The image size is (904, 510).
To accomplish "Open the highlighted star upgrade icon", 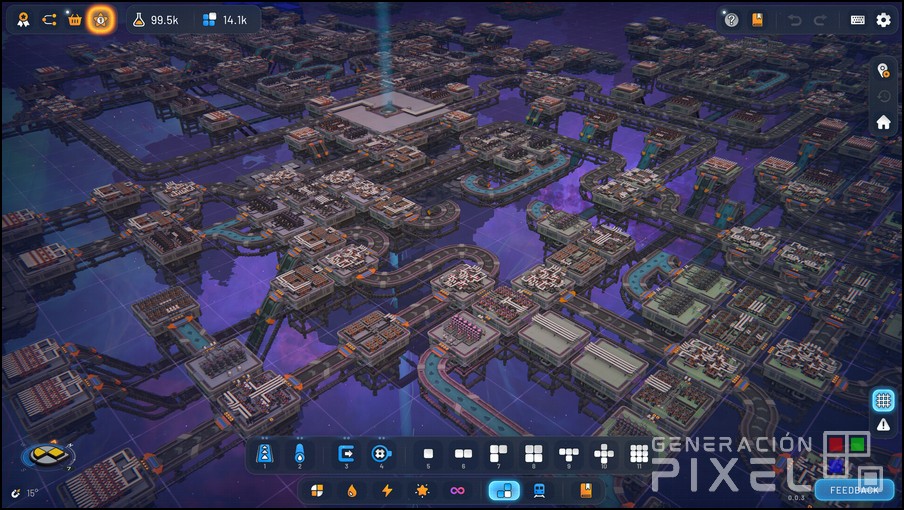I will [100, 20].
